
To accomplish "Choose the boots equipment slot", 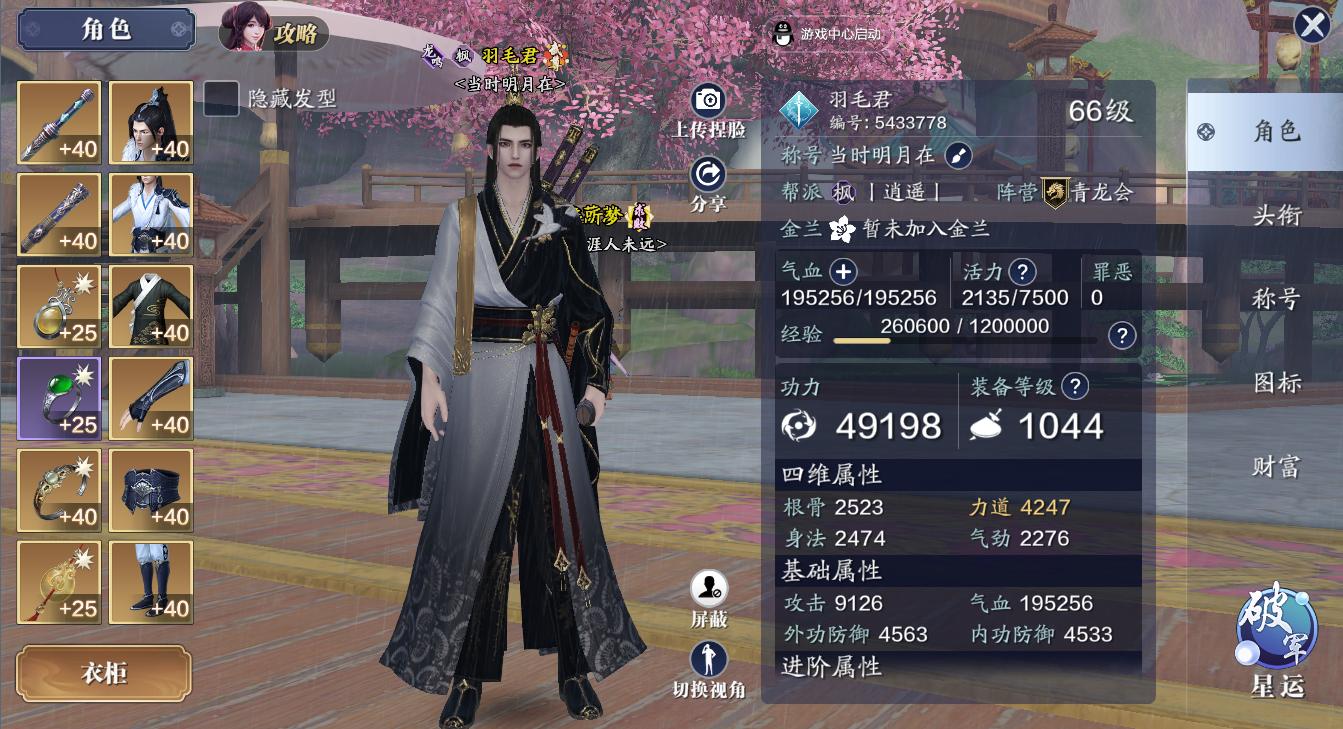I will (x=151, y=582).
